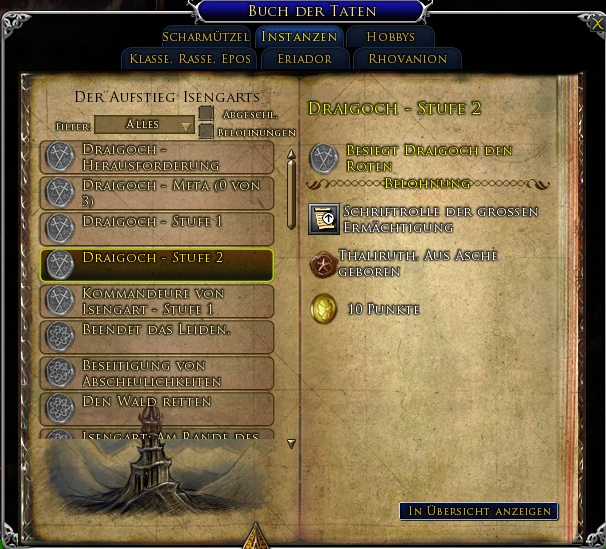Switch to the Instanzen tab
606x549 pixels.
click(x=299, y=37)
